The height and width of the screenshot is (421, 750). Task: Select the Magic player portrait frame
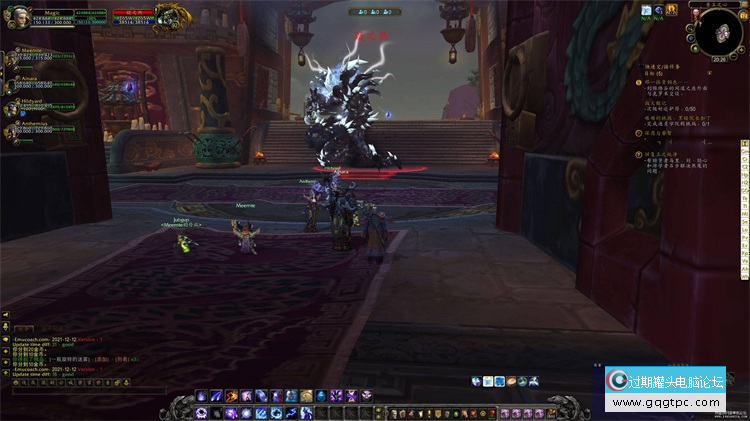coord(18,21)
